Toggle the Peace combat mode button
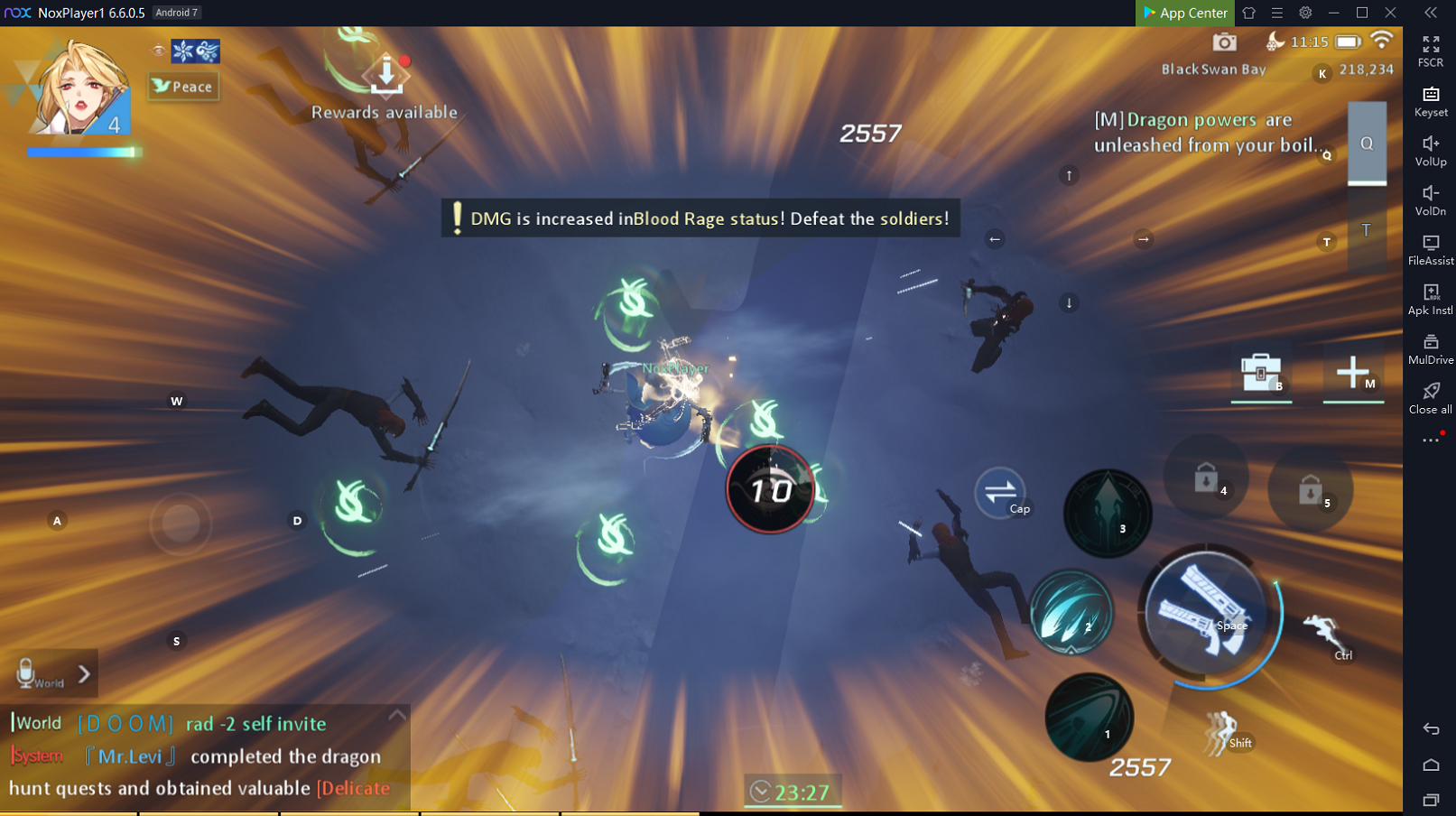 tap(183, 86)
